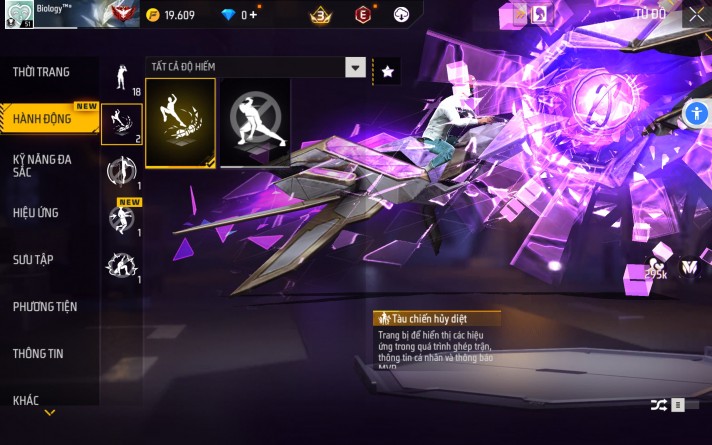Select the equipped gold-framed emote tile
Screen dimensions: 712x445
[180, 123]
